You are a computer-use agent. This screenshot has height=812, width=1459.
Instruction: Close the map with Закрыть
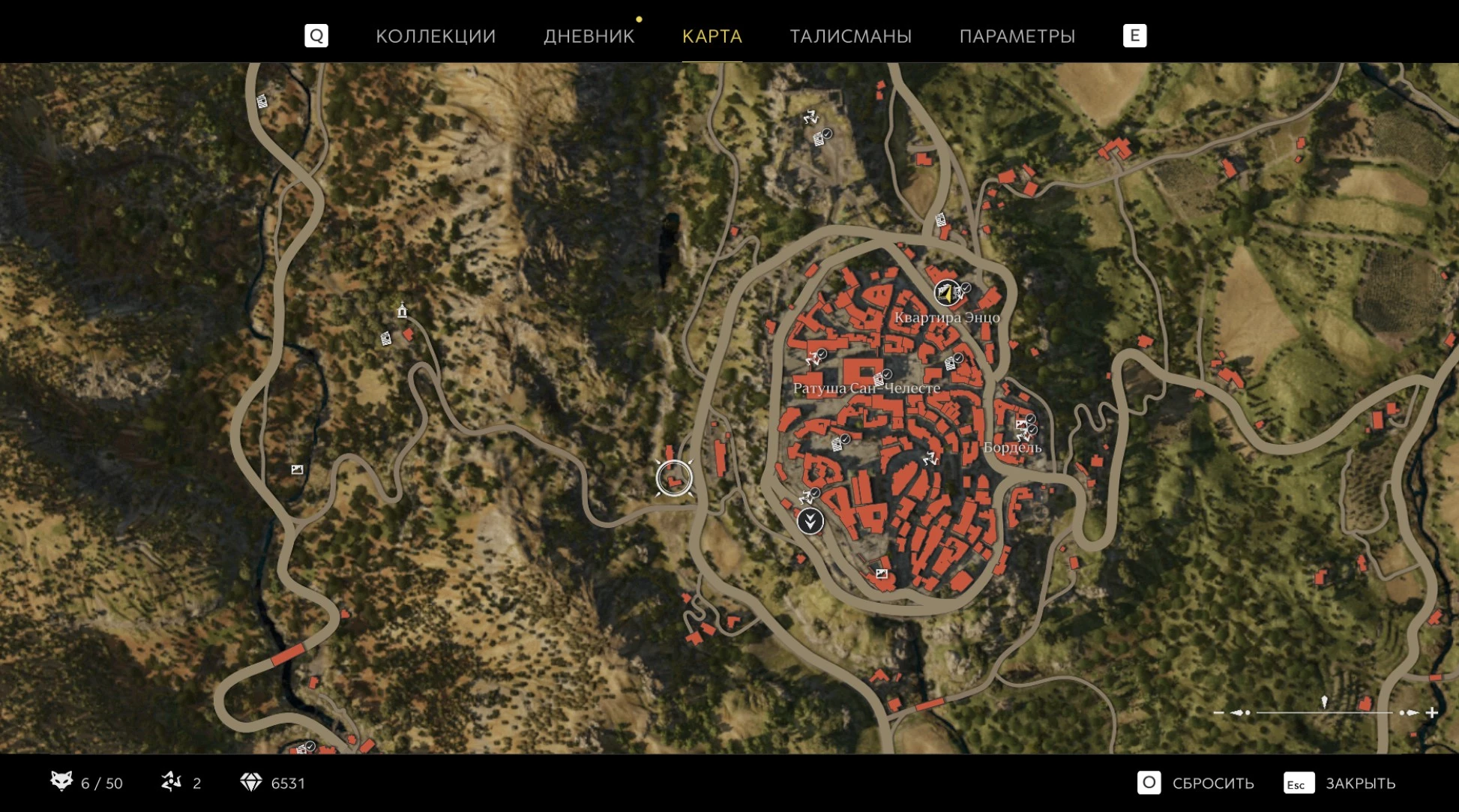pyautogui.click(x=1341, y=783)
